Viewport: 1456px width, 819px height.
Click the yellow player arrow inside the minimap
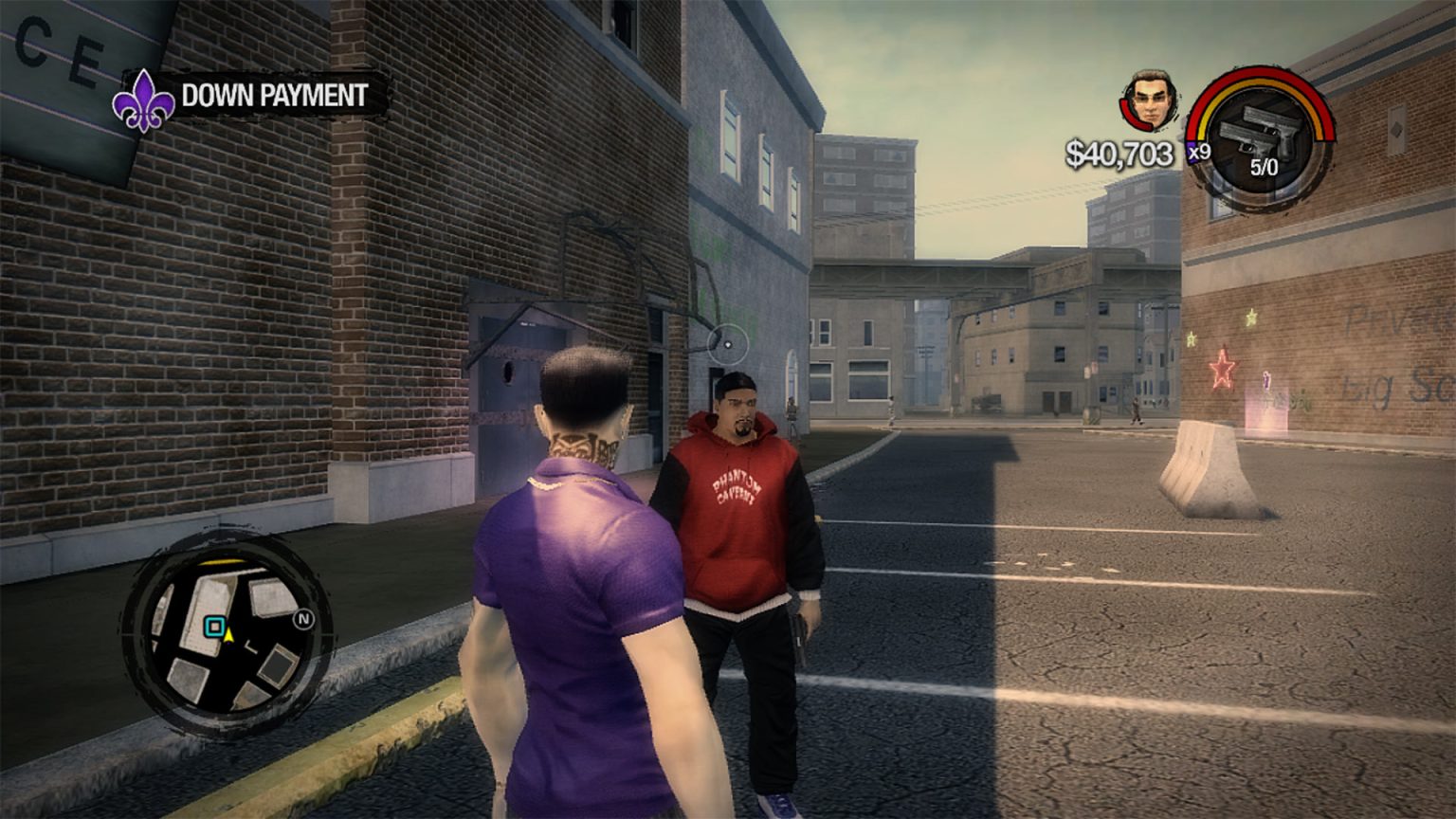(x=227, y=636)
